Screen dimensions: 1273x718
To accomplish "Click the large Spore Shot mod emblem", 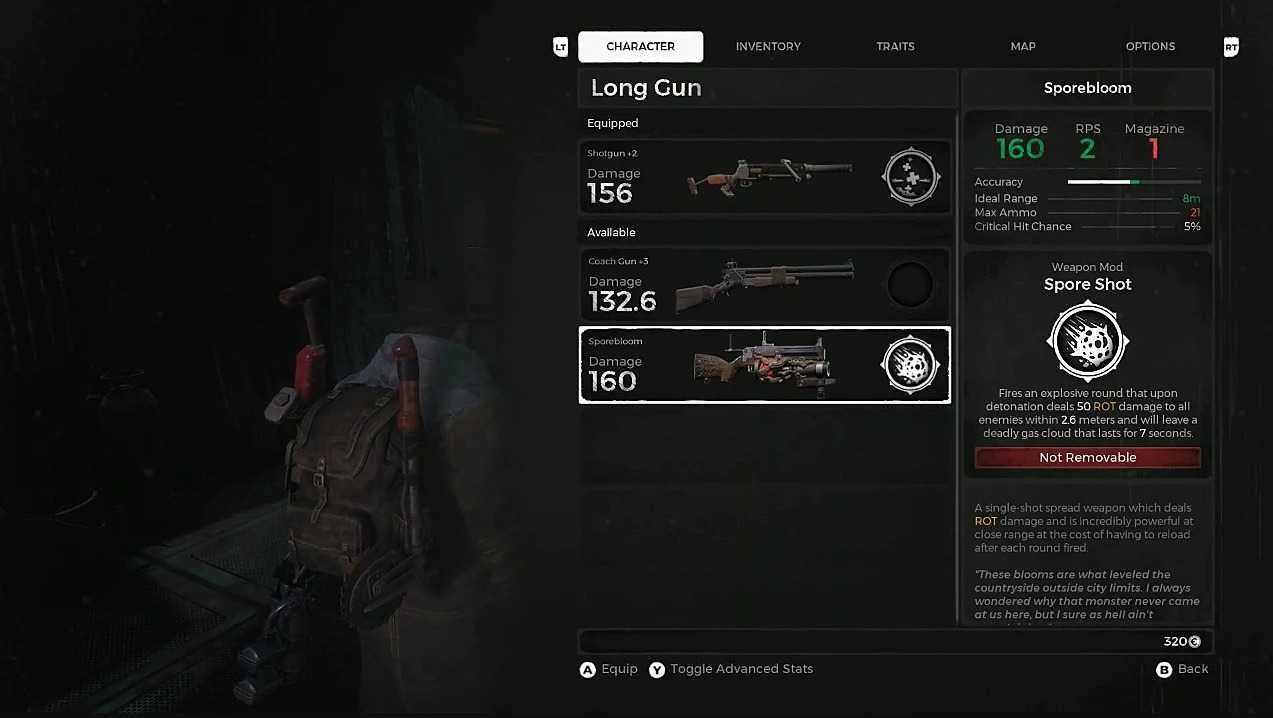I will click(1087, 342).
